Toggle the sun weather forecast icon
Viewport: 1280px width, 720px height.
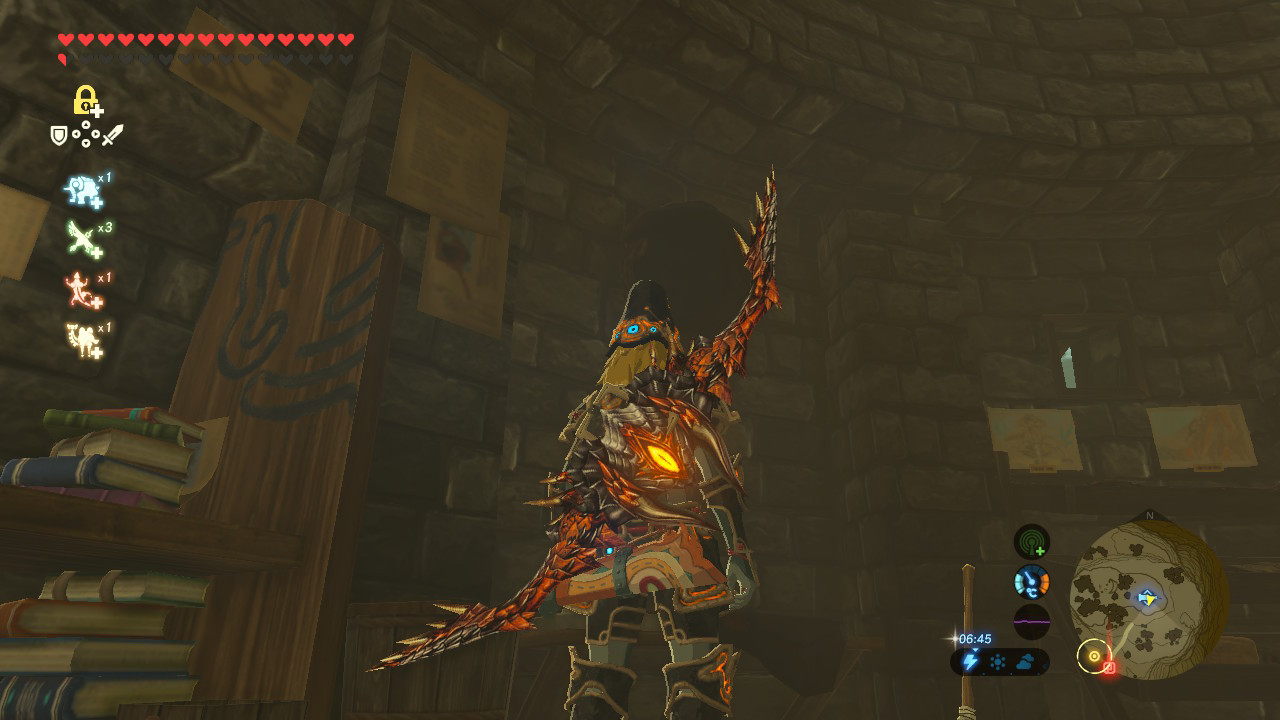pyautogui.click(x=997, y=661)
